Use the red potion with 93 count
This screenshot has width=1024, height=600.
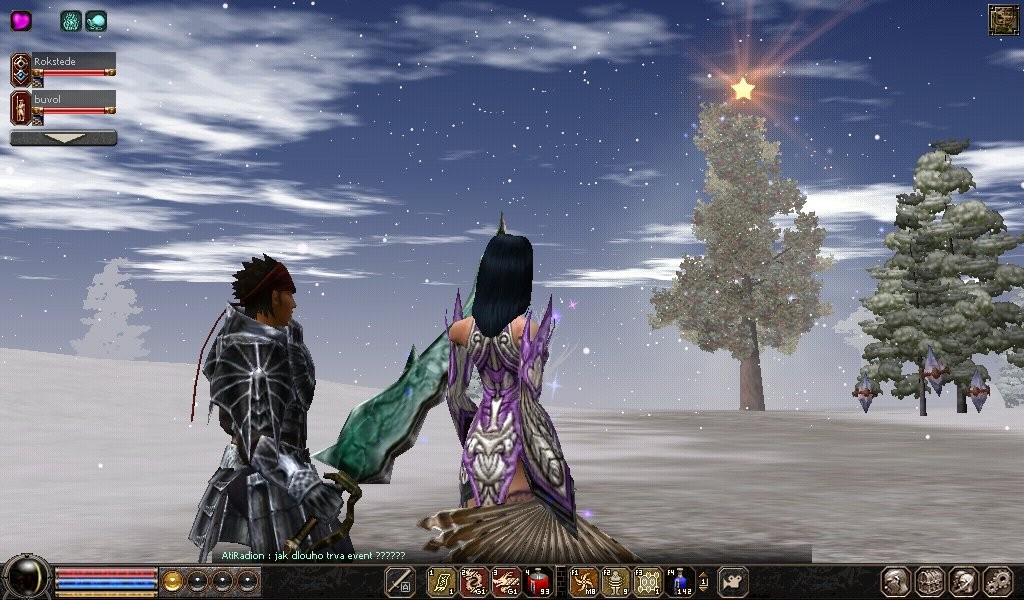pyautogui.click(x=538, y=581)
